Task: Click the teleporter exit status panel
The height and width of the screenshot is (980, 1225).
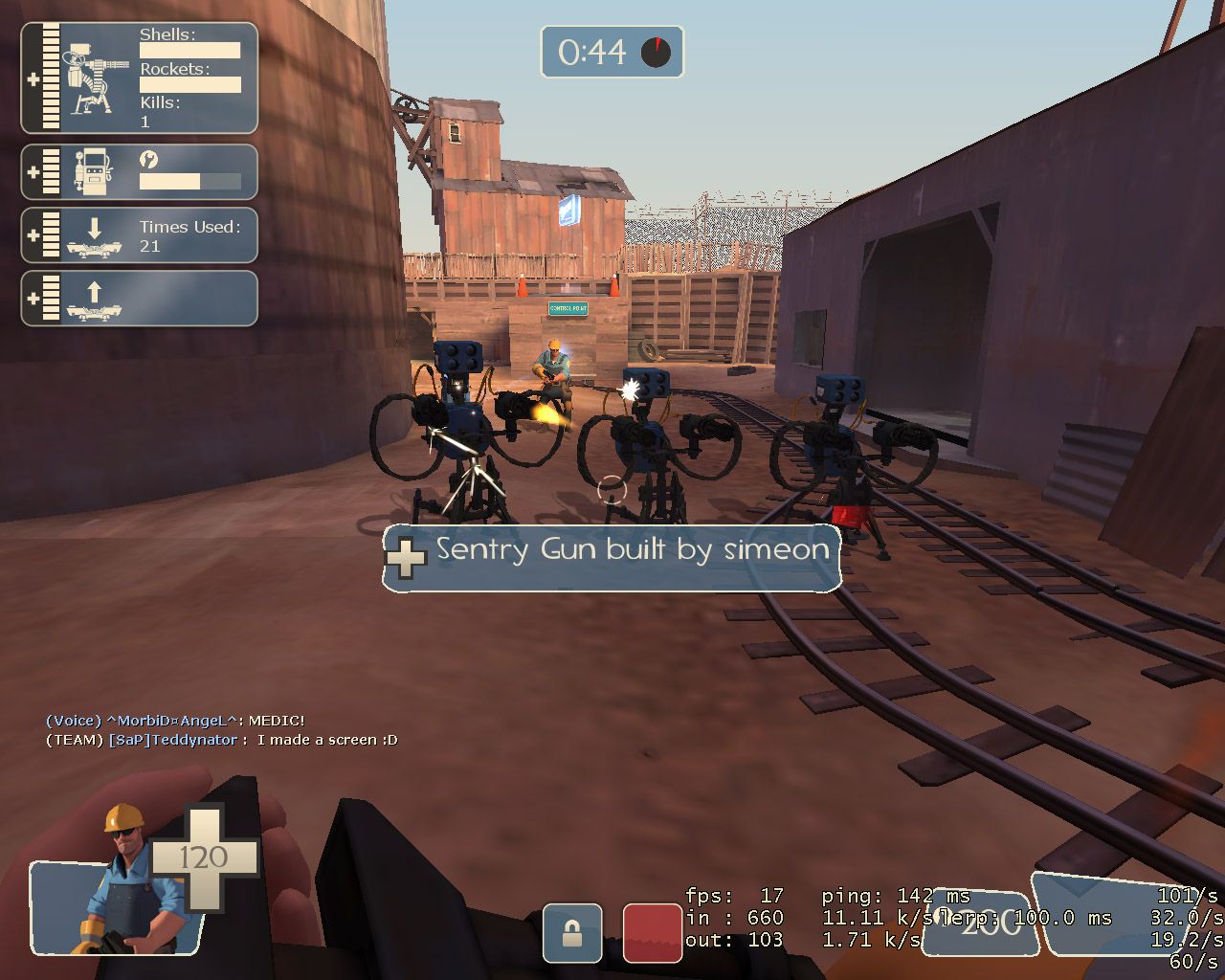Action: pos(140,299)
